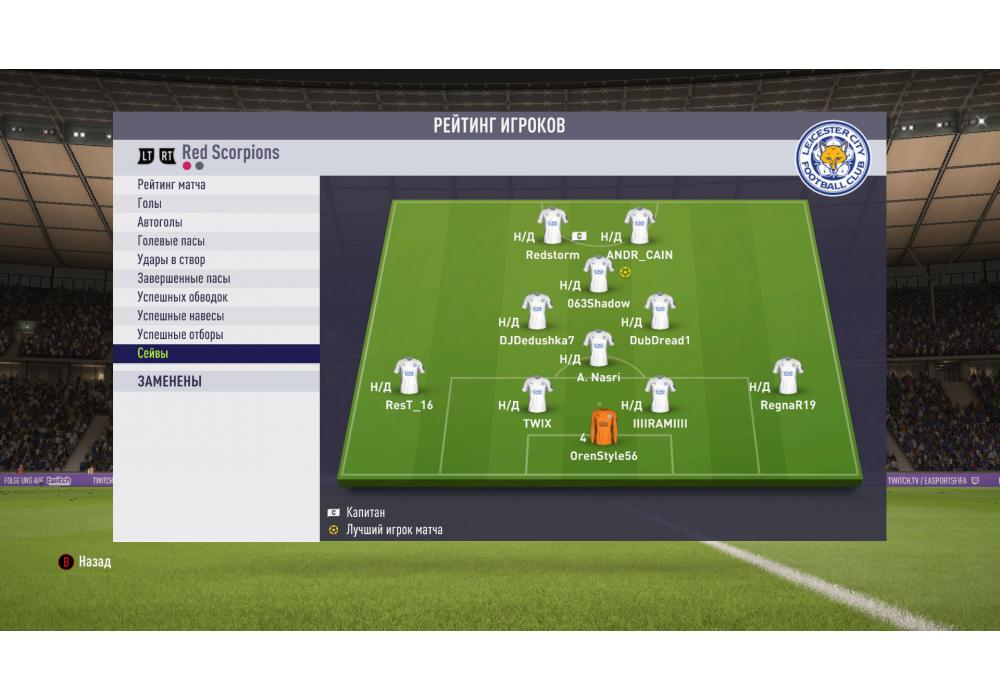Click RegnaR19's player shirt
This screenshot has width=1000, height=700.
coord(787,375)
